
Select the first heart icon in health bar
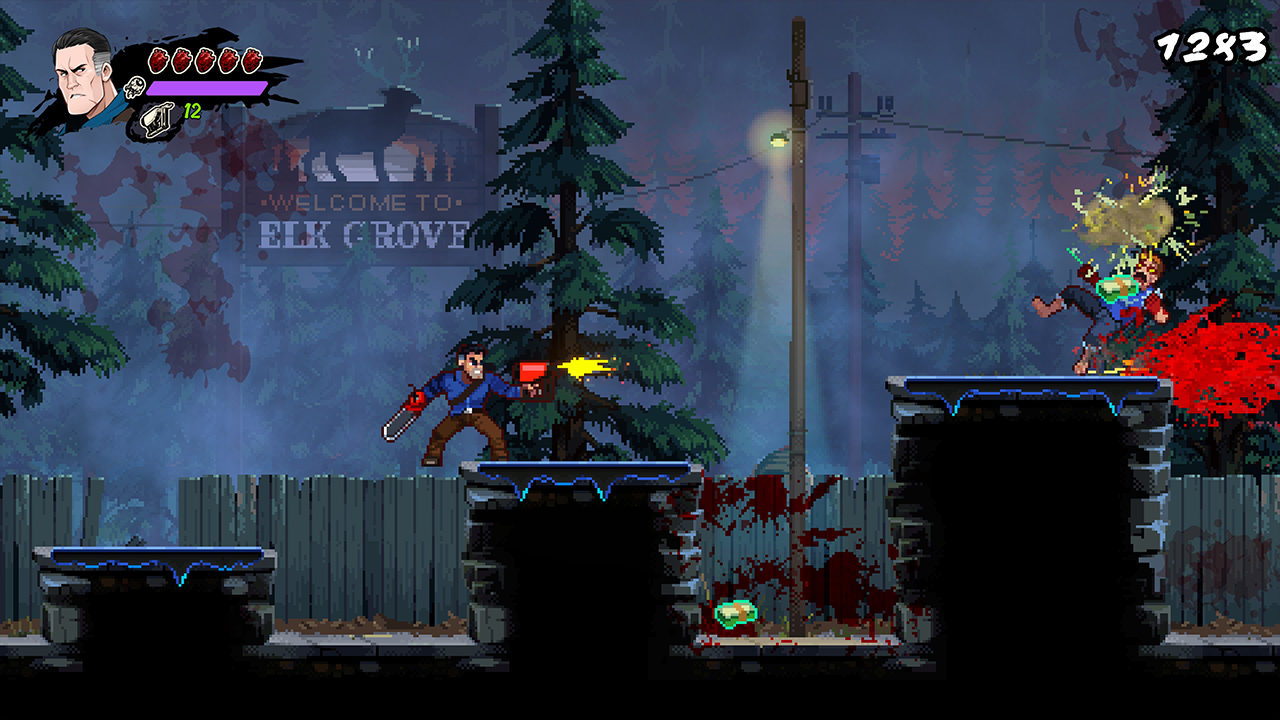point(158,59)
